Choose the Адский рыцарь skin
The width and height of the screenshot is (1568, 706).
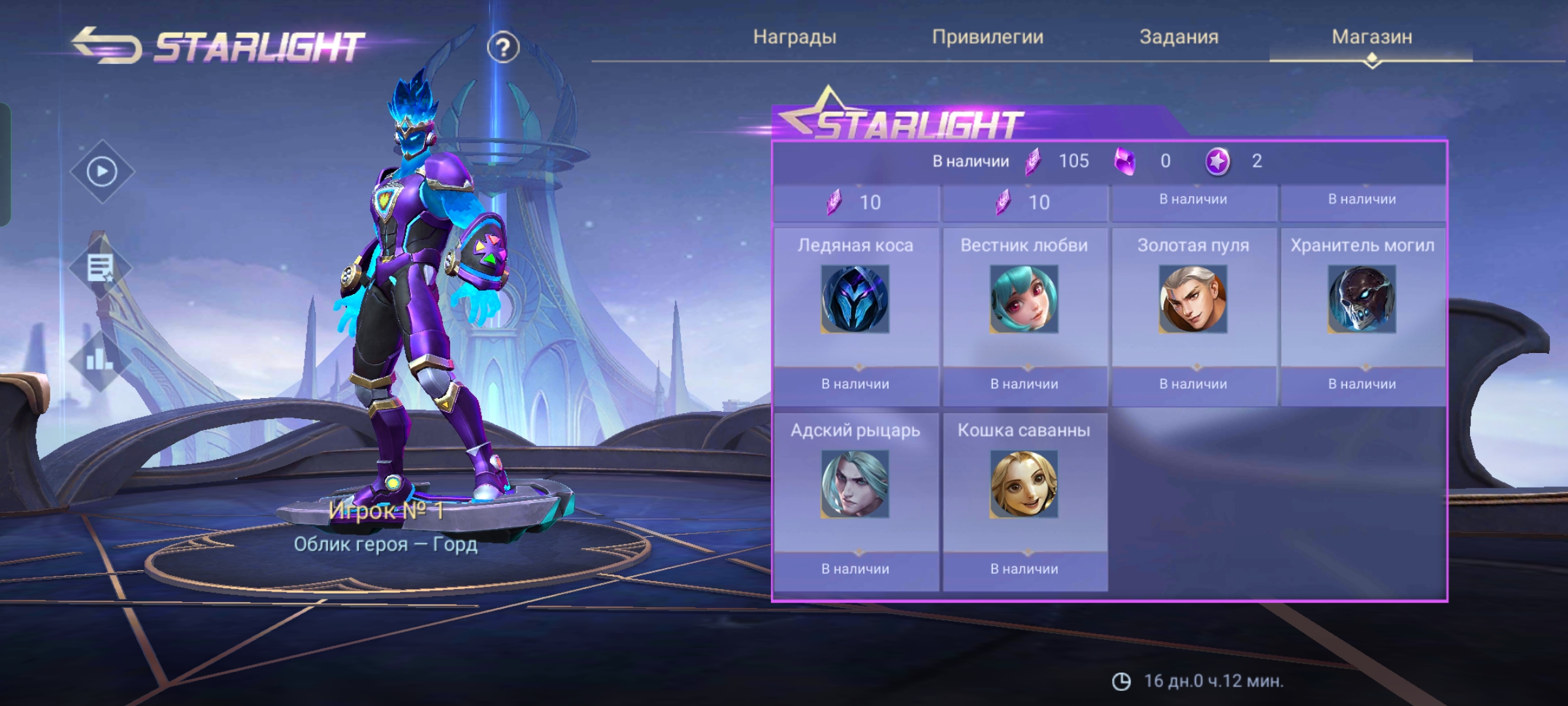855,484
